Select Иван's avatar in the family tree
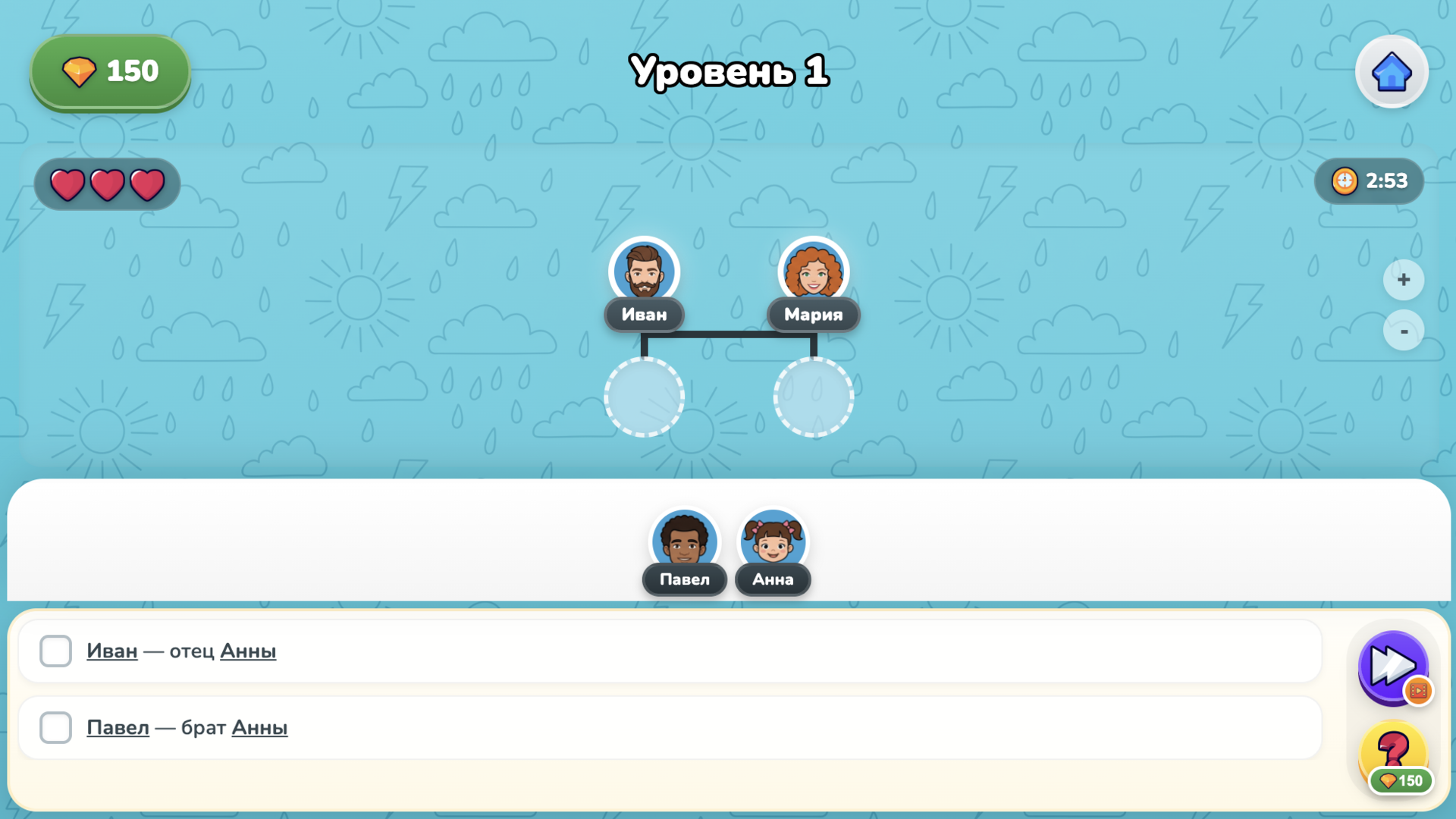 tap(644, 271)
